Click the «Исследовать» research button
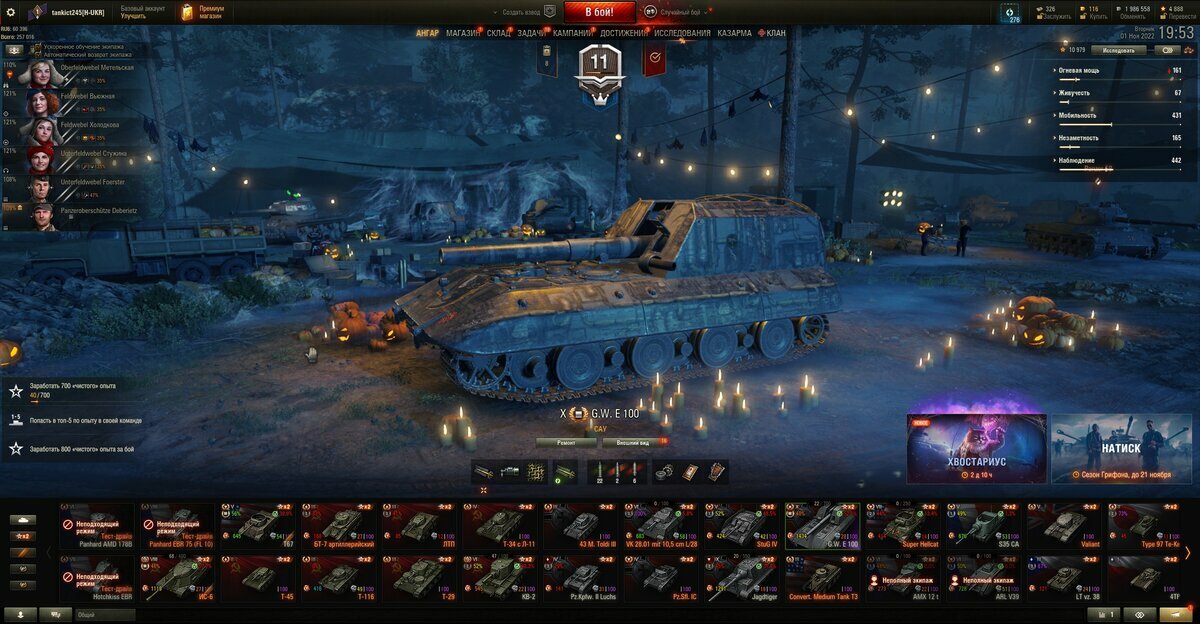Screen dimensions: 1200x624 (1119, 49)
